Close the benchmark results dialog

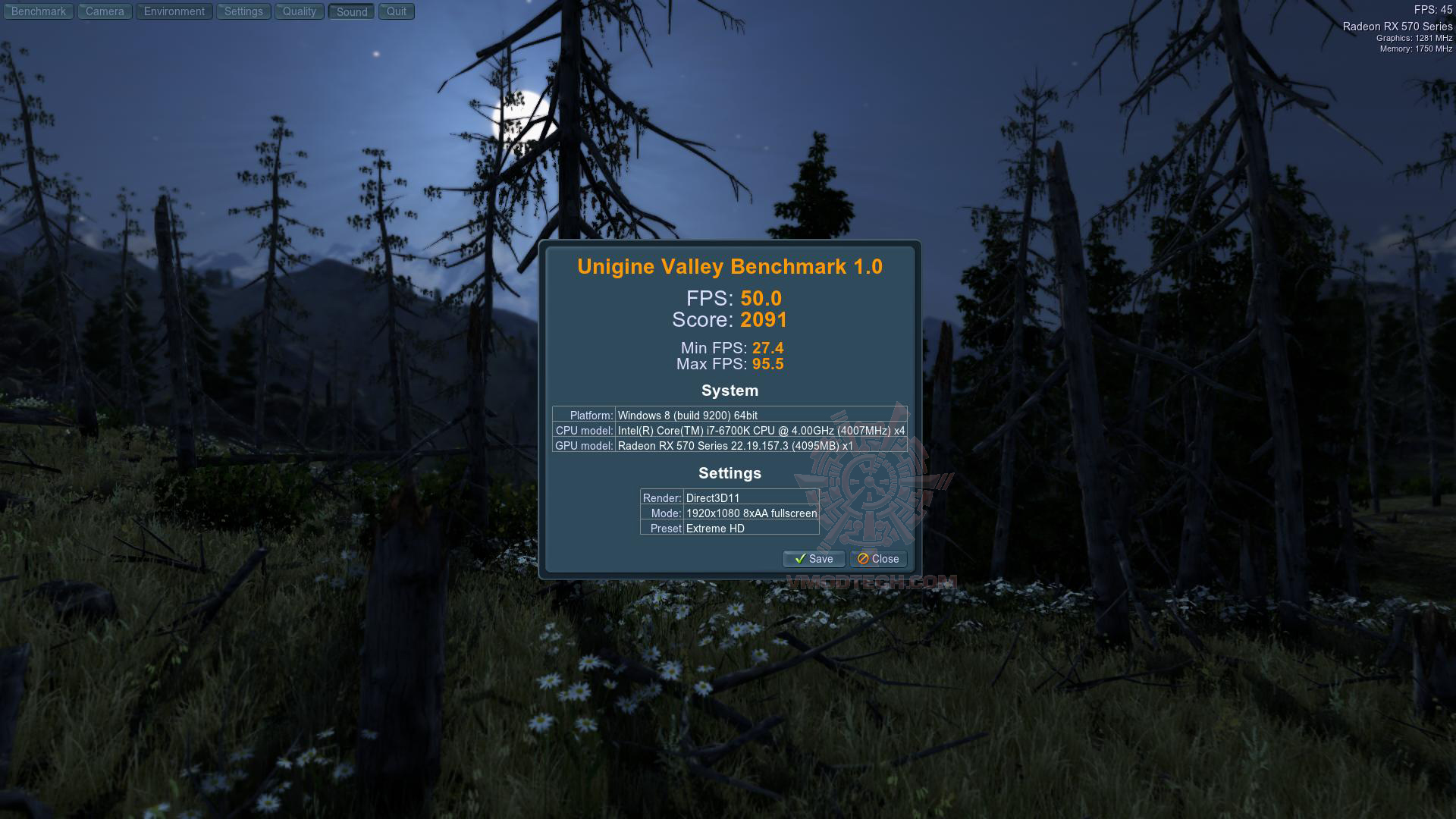coord(878,559)
